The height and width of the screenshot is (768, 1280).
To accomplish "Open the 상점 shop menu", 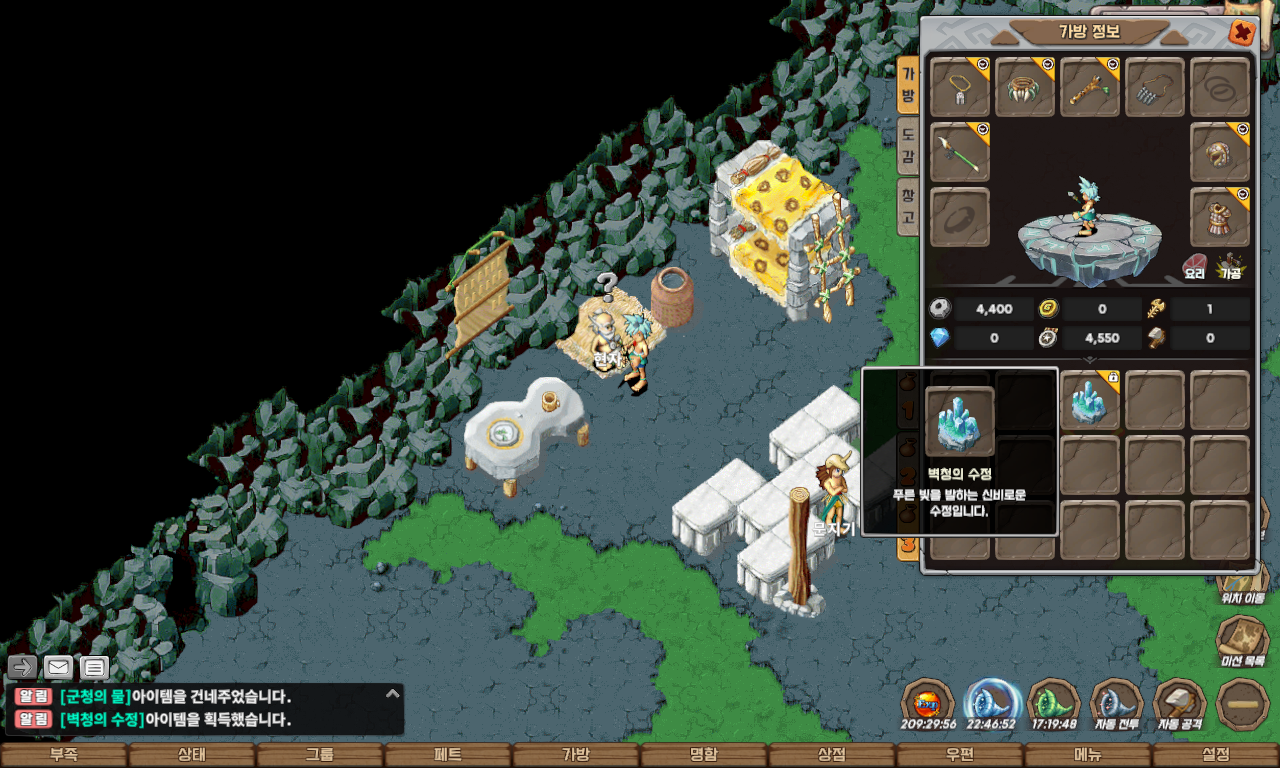I will [832, 755].
